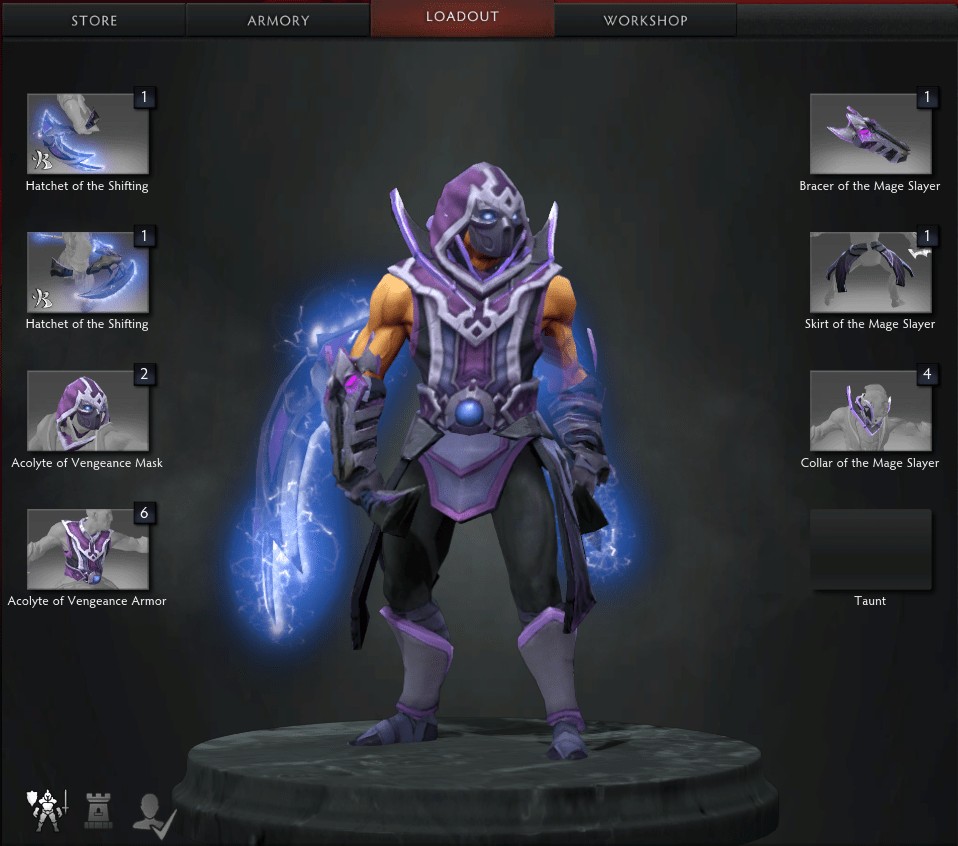Select the Loadout tab

[x=462, y=17]
